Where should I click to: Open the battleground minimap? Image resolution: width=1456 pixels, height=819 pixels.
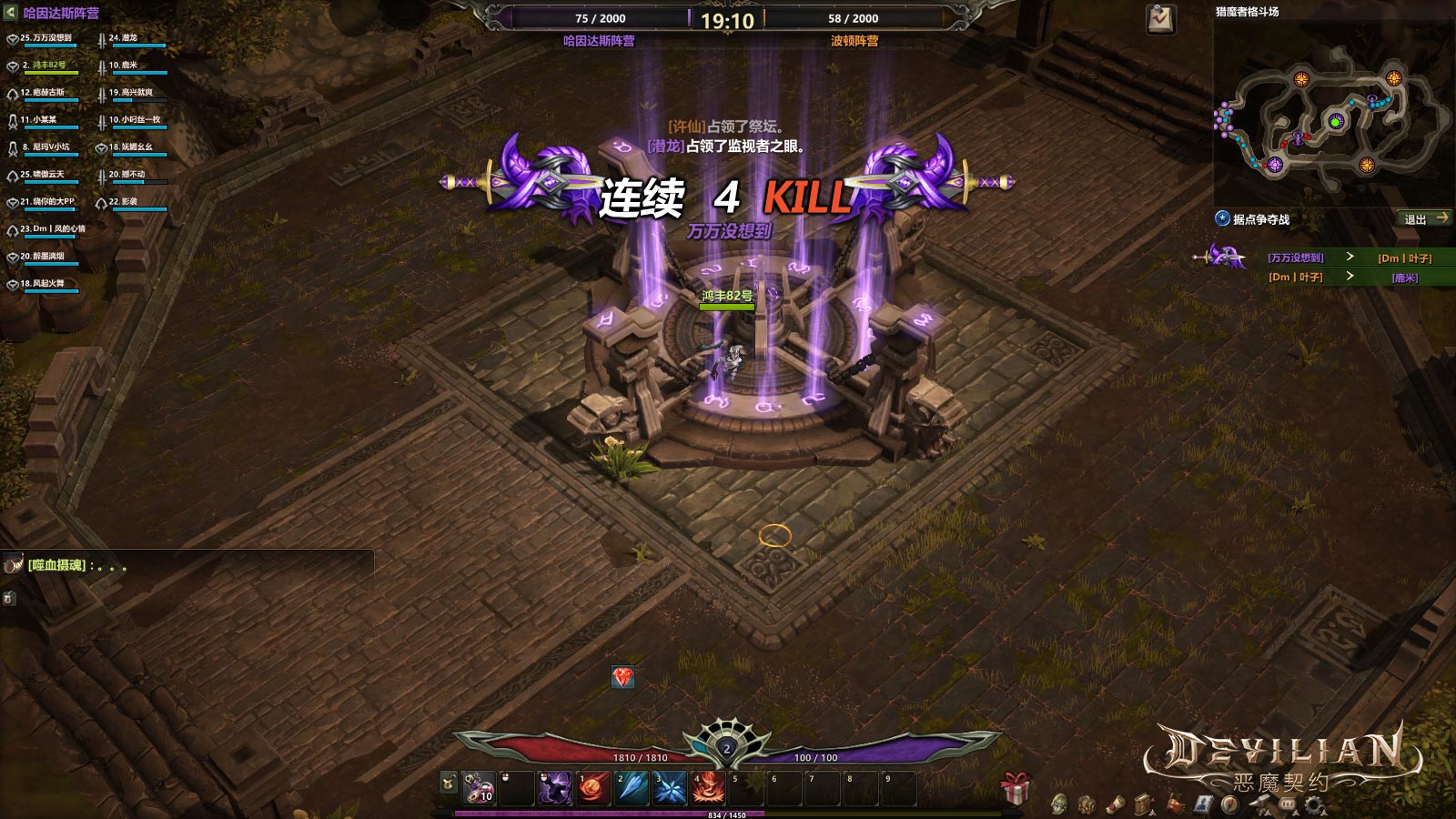(1333, 118)
